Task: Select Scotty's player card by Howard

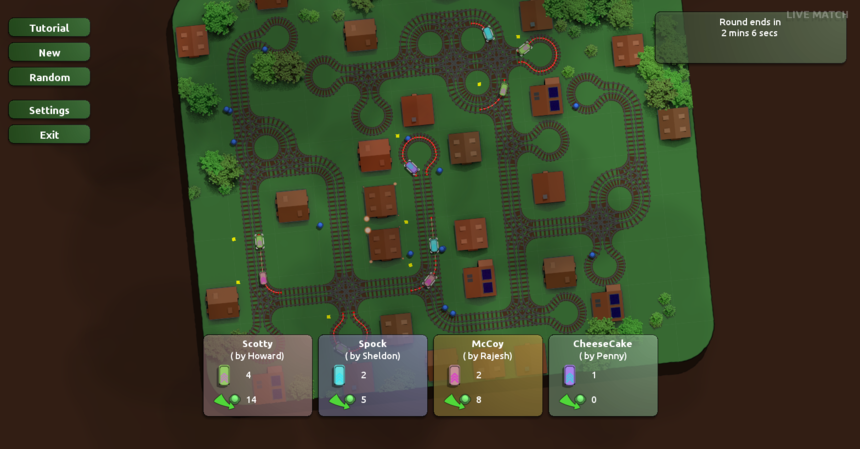Action: click(257, 375)
